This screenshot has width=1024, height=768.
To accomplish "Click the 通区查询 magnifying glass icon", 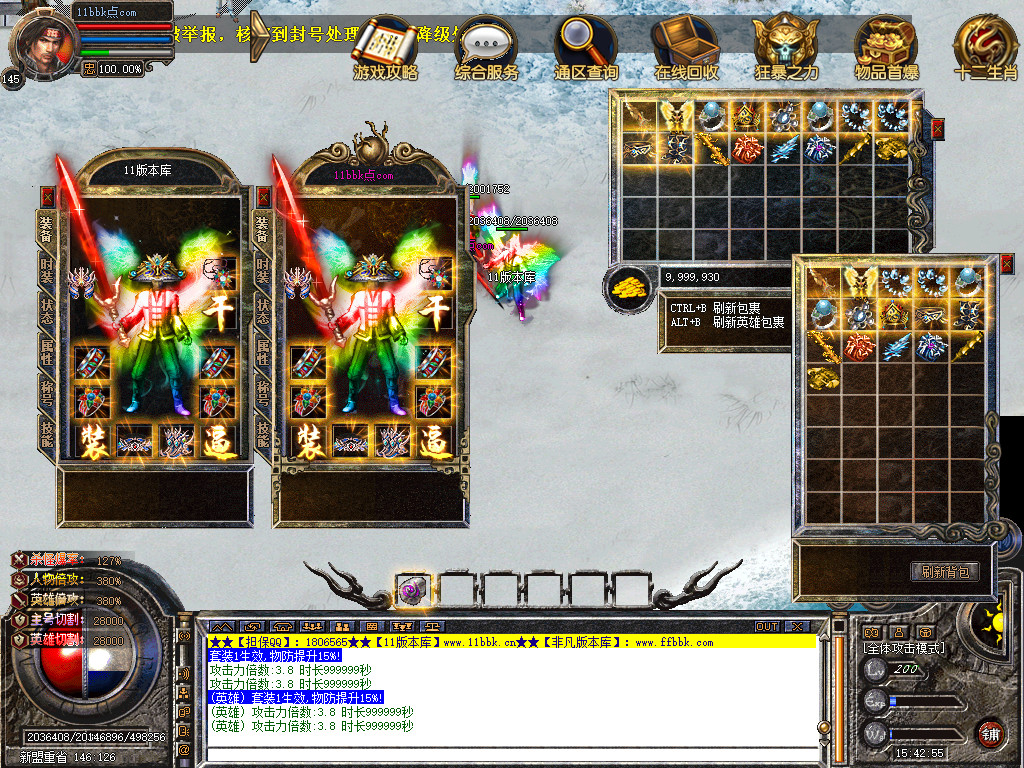I will pyautogui.click(x=587, y=47).
